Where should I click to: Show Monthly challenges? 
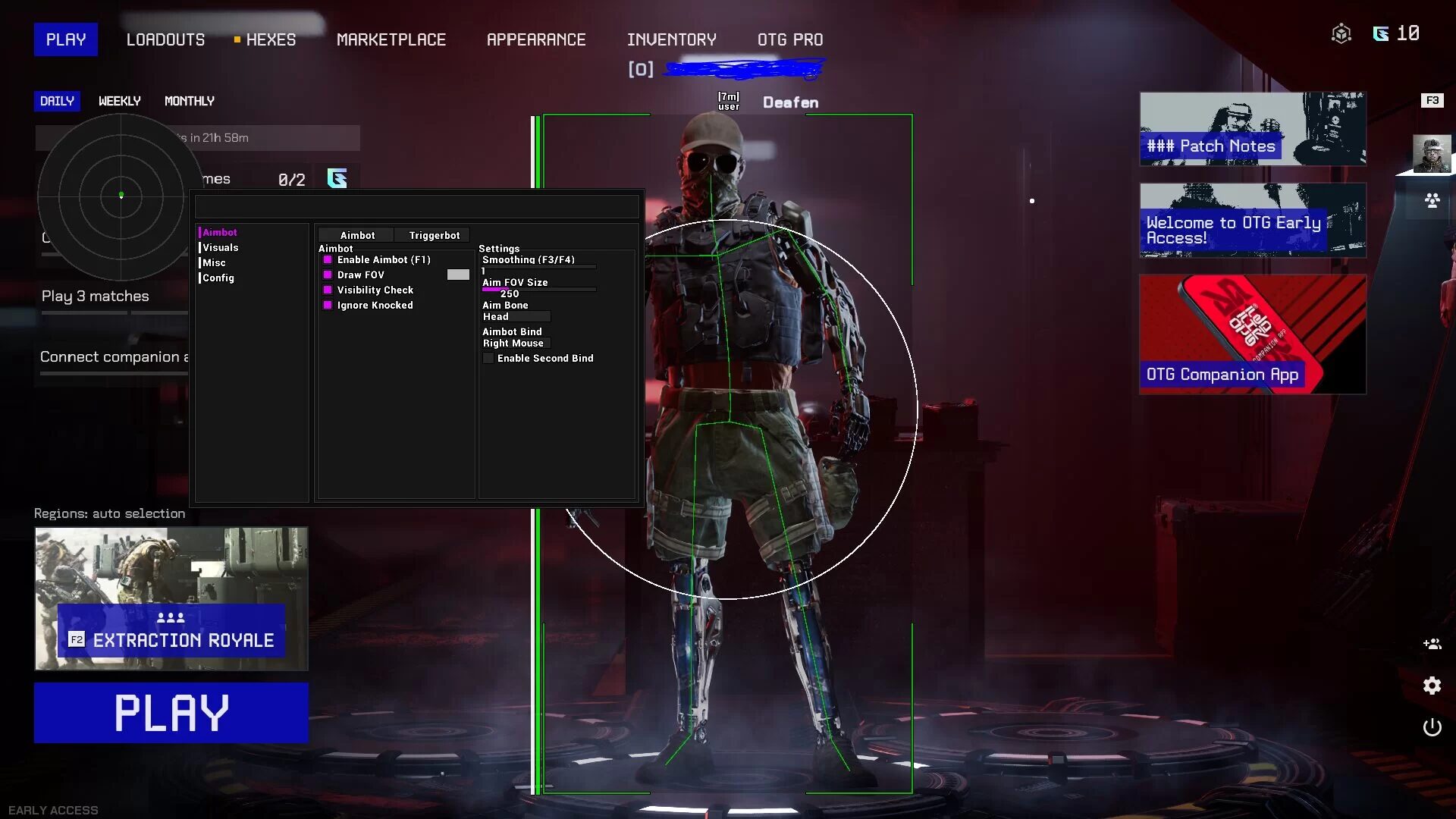[189, 101]
